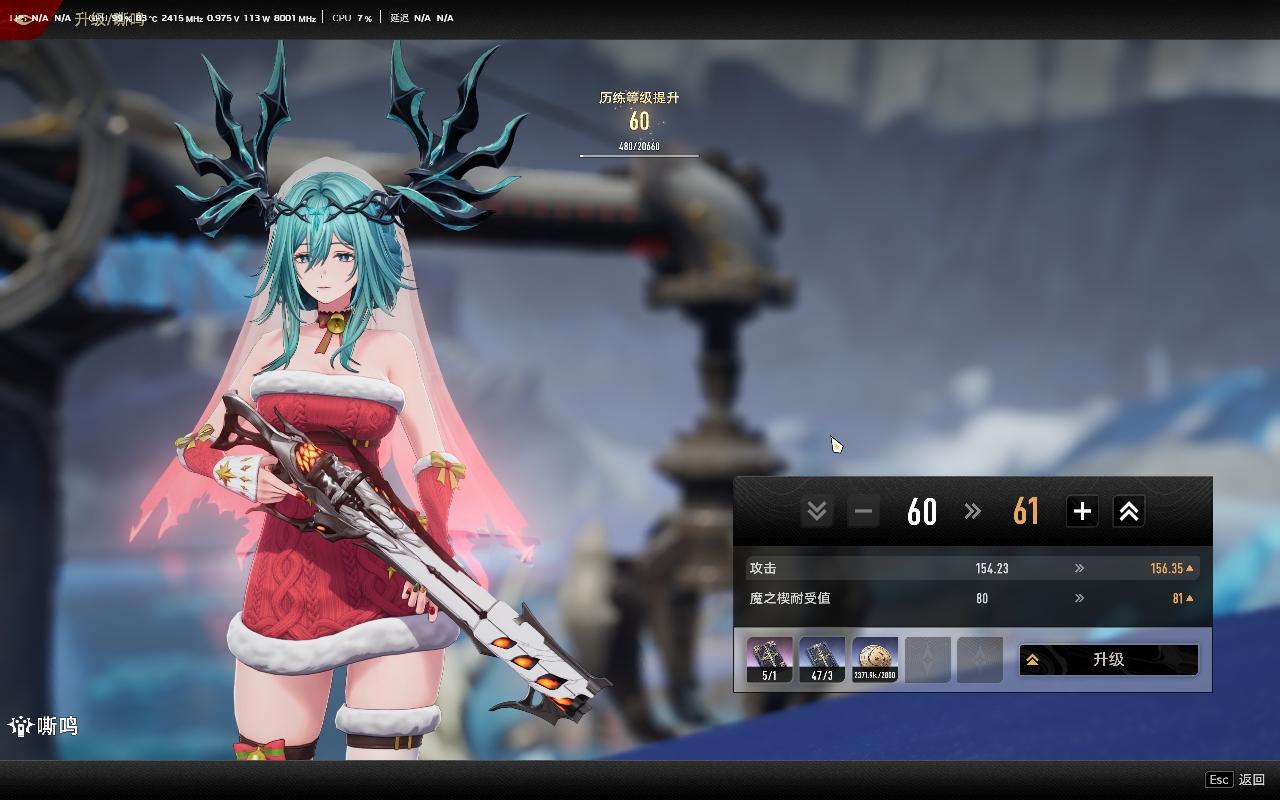The height and width of the screenshot is (800, 1280).
Task: Select the blue material card showing 47/3
Action: pyautogui.click(x=822, y=660)
